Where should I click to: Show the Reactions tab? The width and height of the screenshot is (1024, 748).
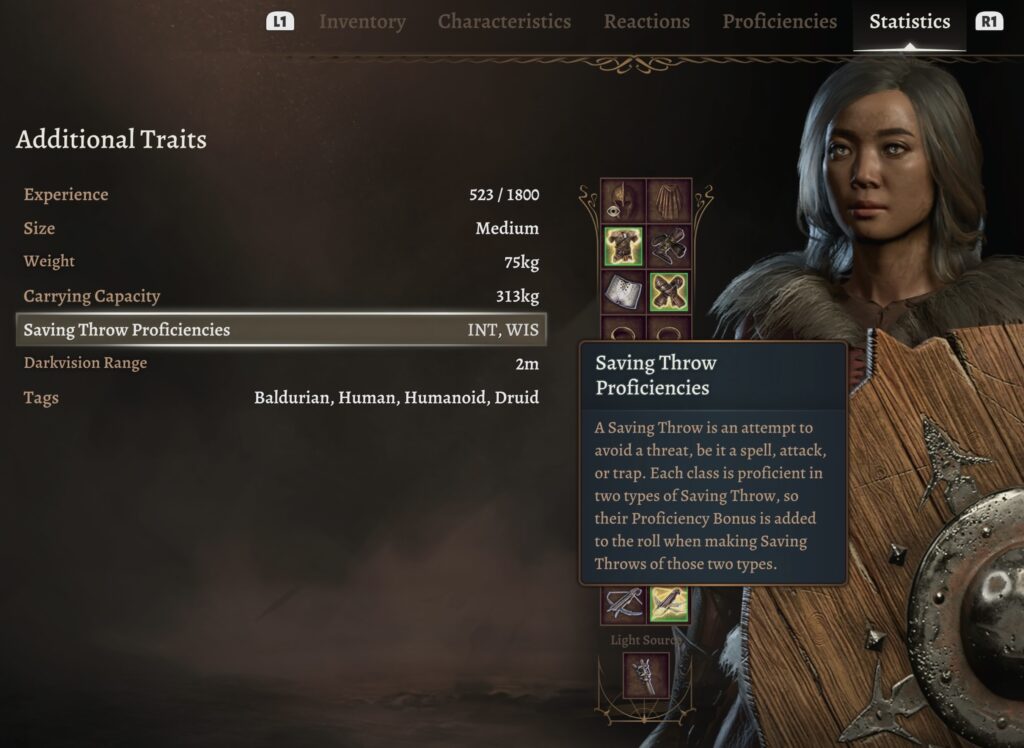click(646, 22)
